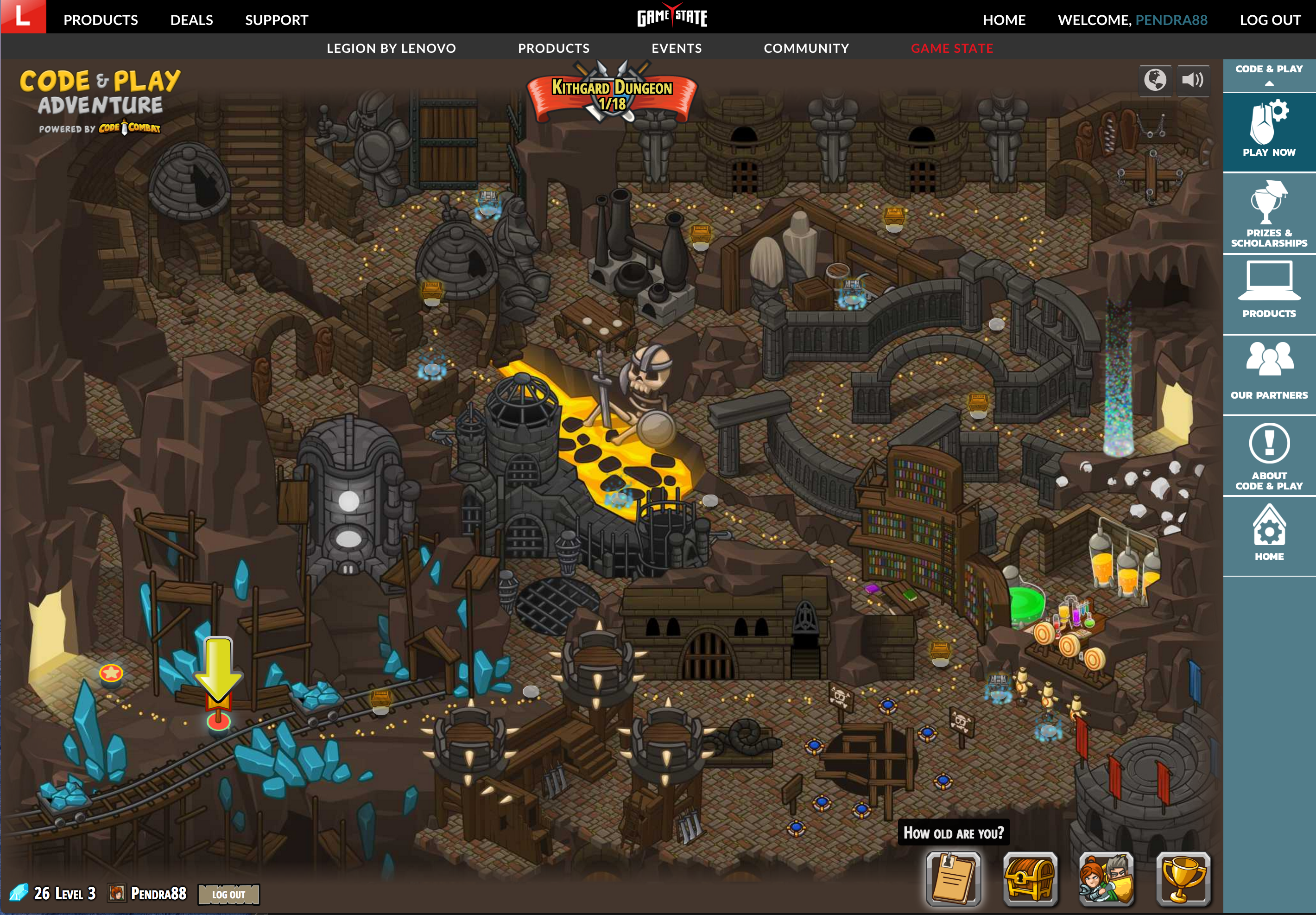Open Support in the top bar
This screenshot has width=1316, height=915.
click(x=276, y=20)
